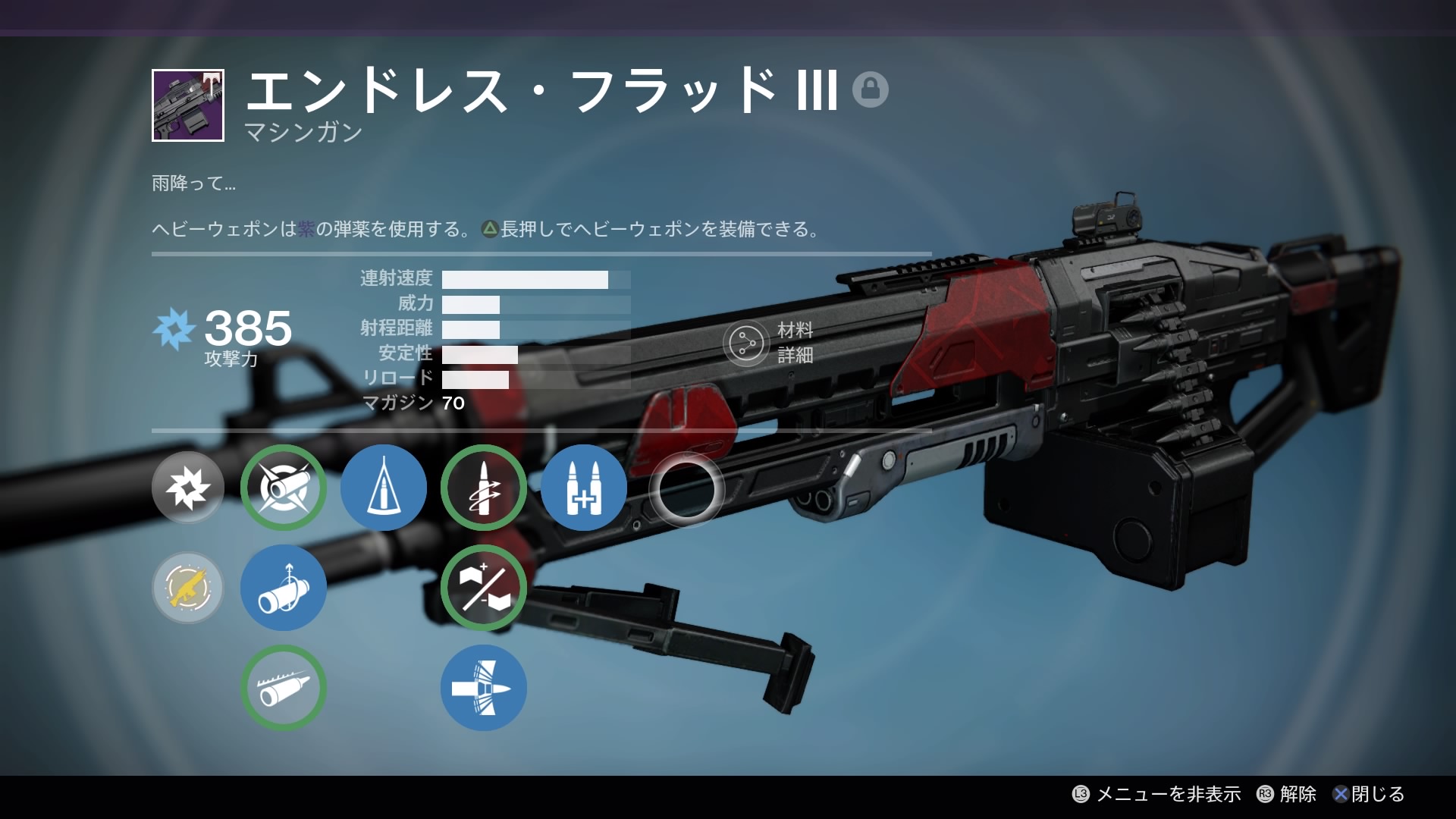Select the spiraling bullet perk node

pyautogui.click(x=484, y=488)
